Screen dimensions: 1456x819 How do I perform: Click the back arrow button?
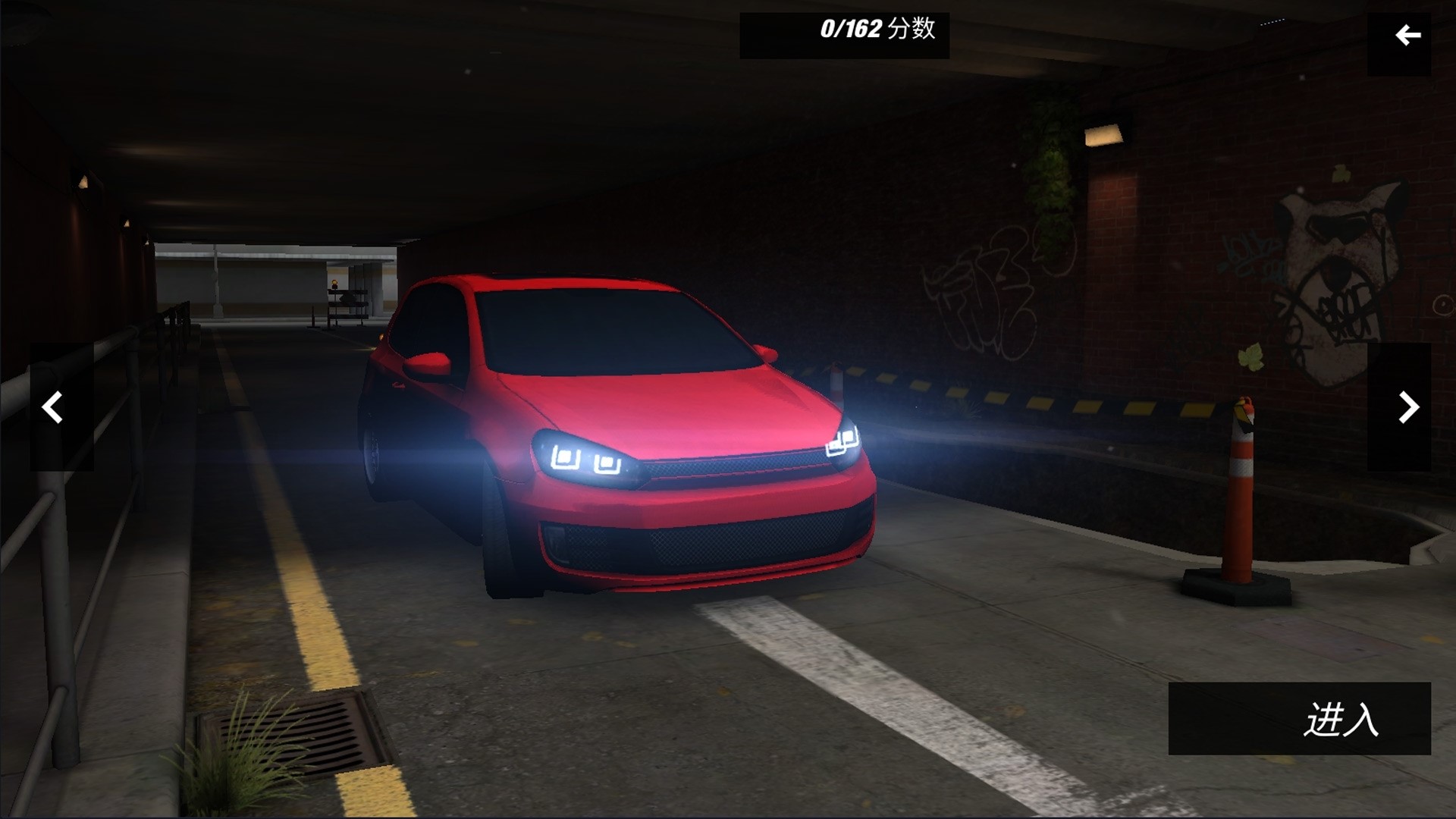click(x=1399, y=36)
